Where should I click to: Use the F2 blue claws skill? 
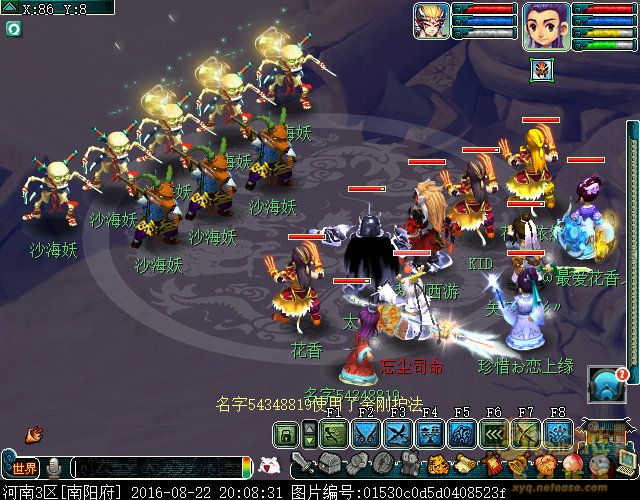click(x=367, y=433)
